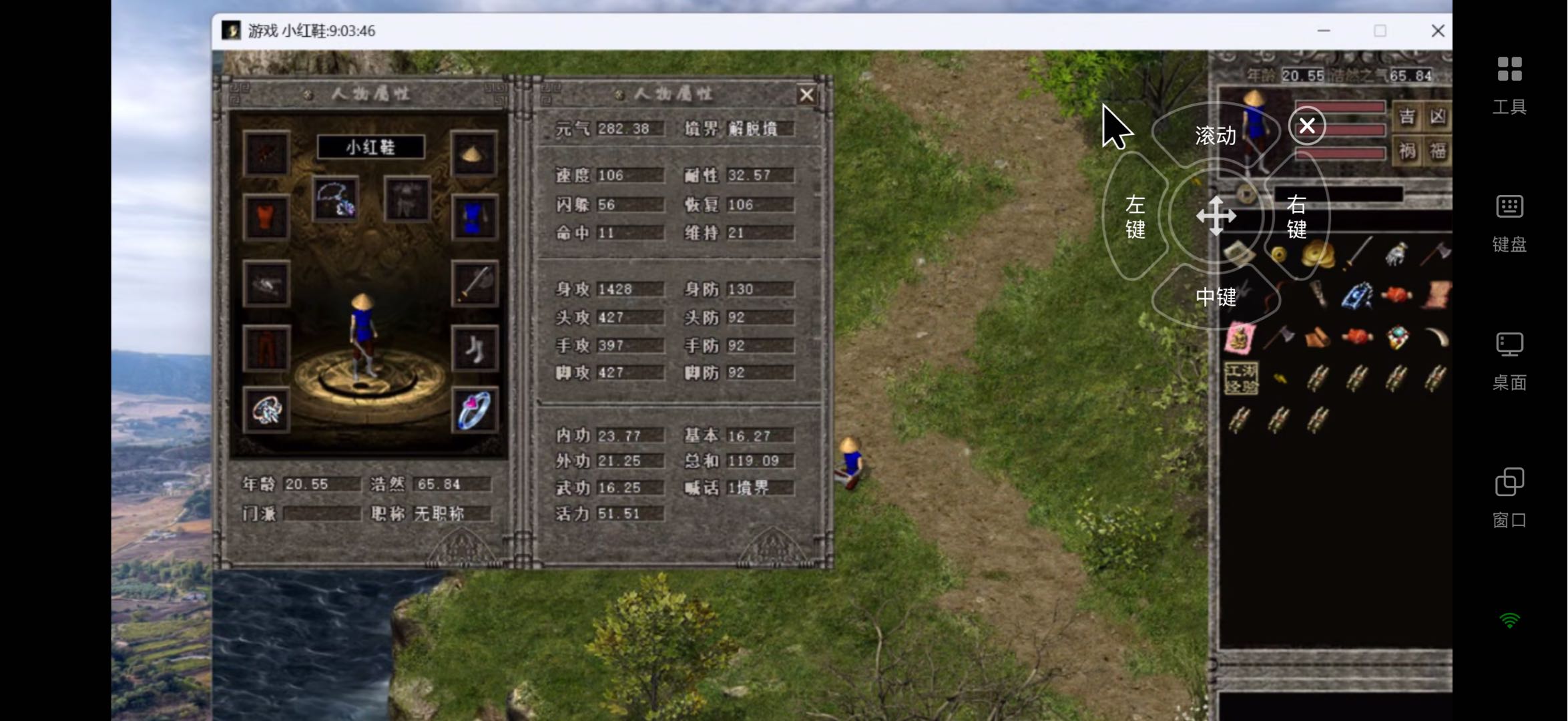Click the blue robe equipment slot
Viewport: 1568px width, 721px height.
click(473, 218)
